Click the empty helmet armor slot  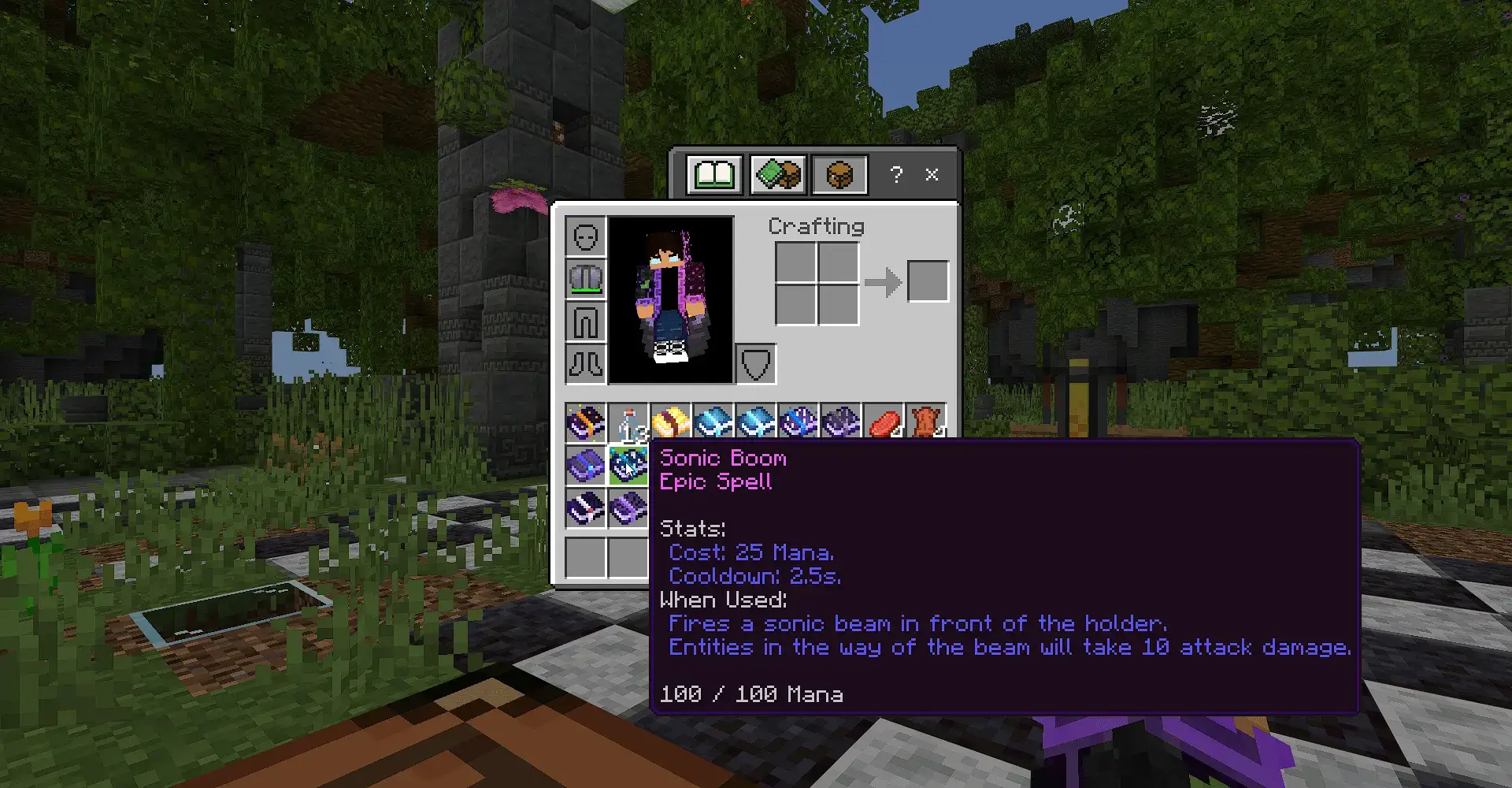tap(585, 236)
